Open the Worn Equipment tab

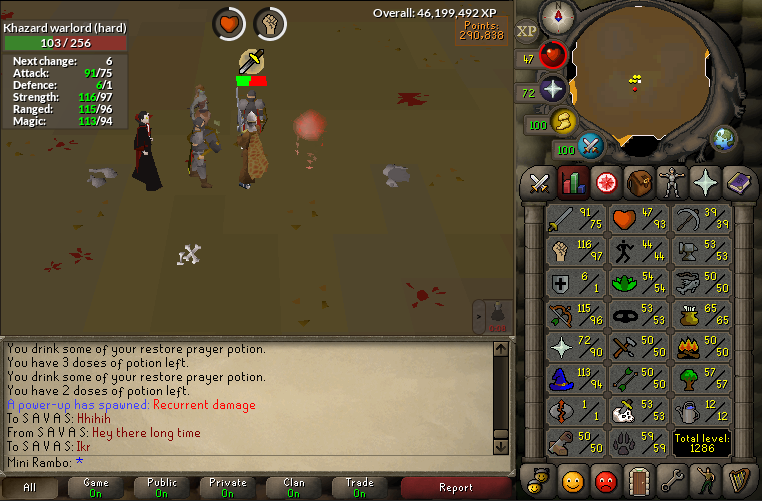click(x=672, y=183)
